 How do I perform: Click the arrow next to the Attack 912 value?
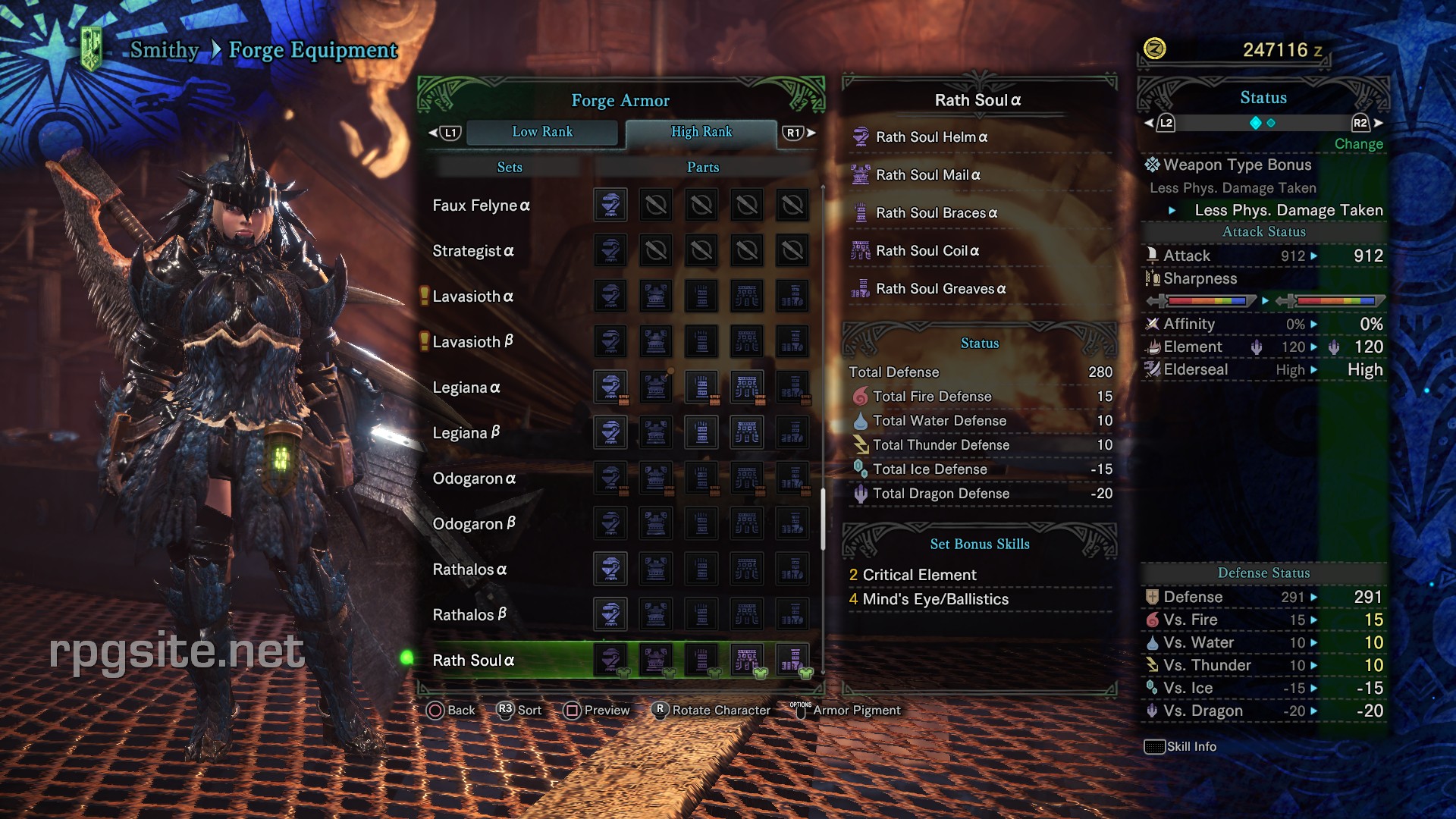pyautogui.click(x=1315, y=256)
